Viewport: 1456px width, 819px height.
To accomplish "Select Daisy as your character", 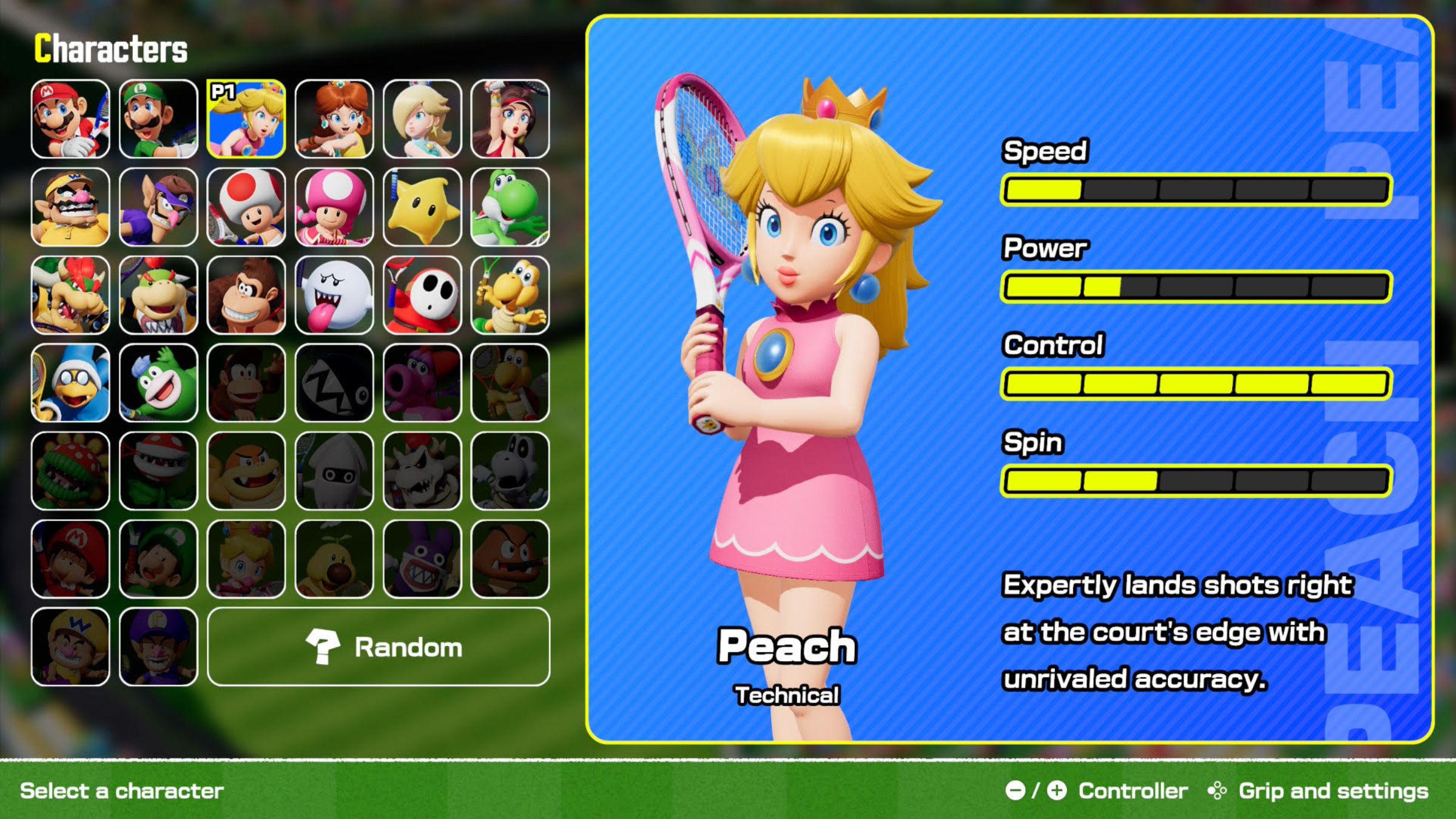I will [334, 119].
